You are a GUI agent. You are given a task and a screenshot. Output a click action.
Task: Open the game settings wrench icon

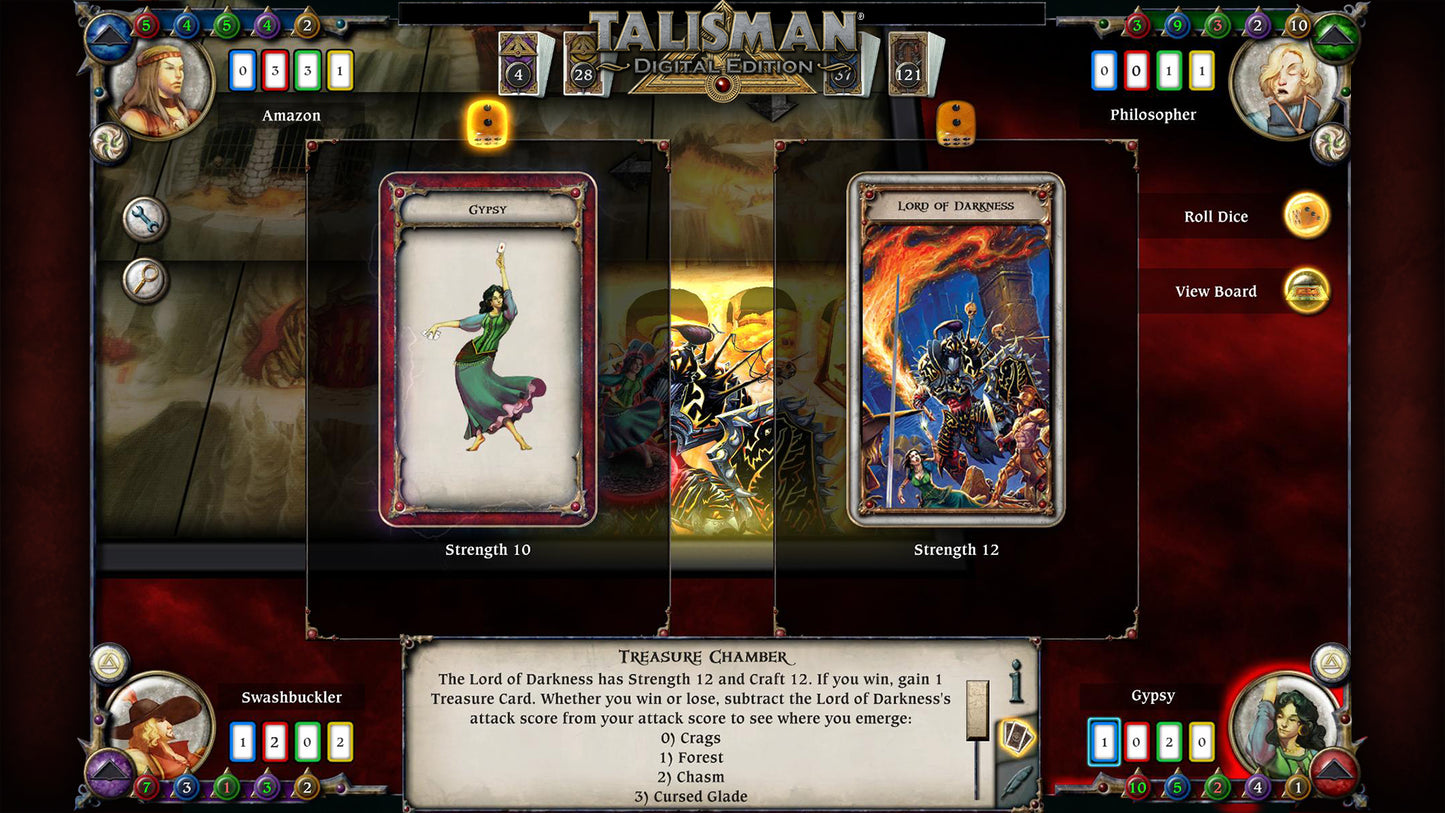(143, 219)
